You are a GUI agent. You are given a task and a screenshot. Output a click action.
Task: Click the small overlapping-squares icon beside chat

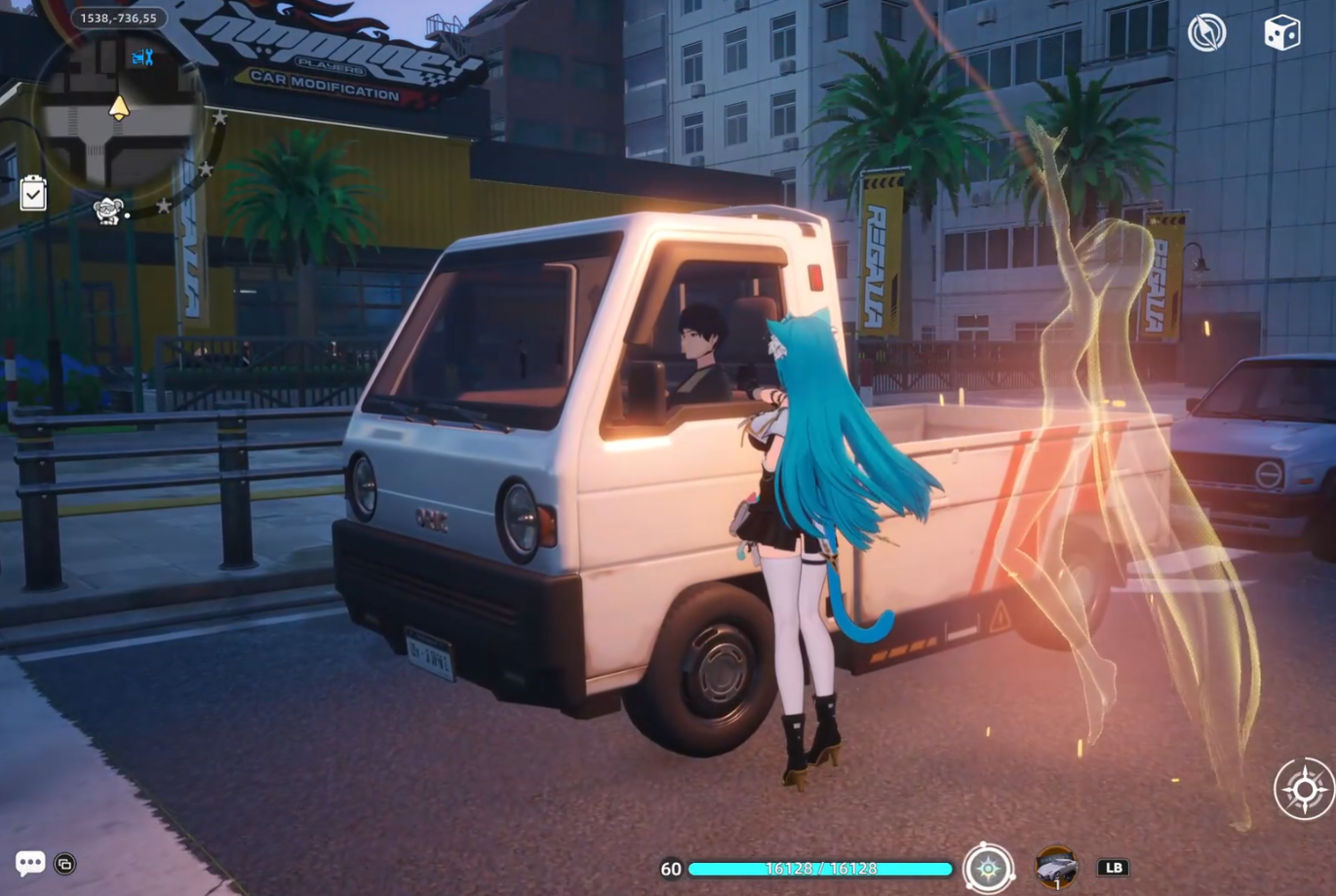[65, 864]
